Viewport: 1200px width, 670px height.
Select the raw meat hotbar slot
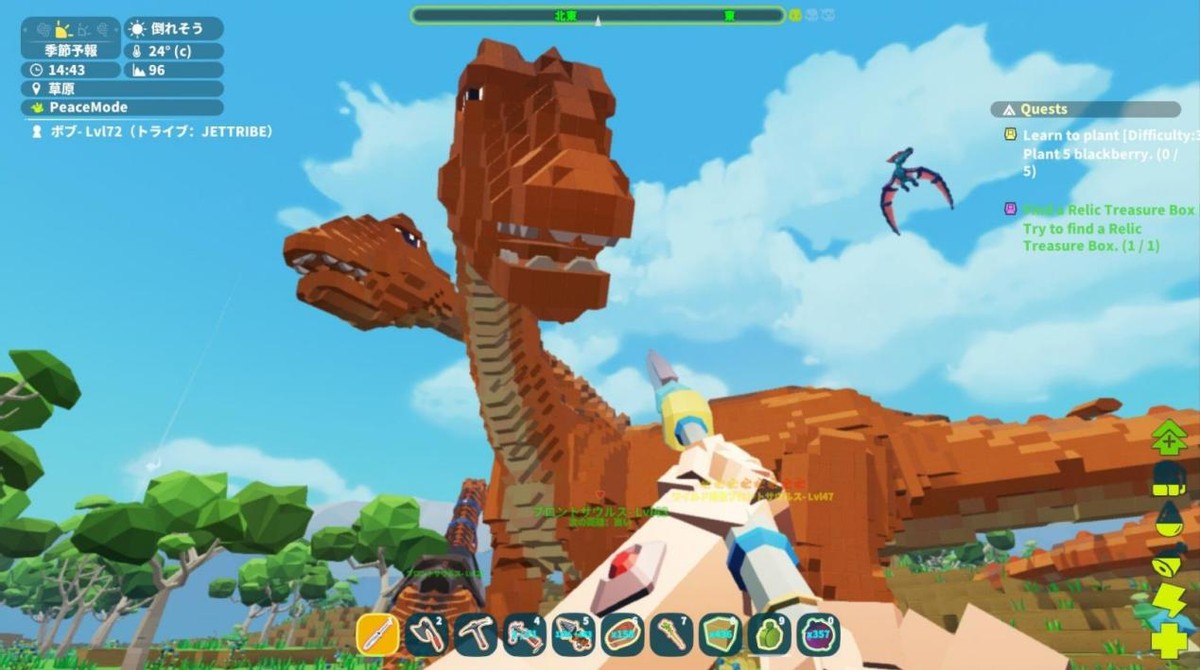tap(623, 634)
